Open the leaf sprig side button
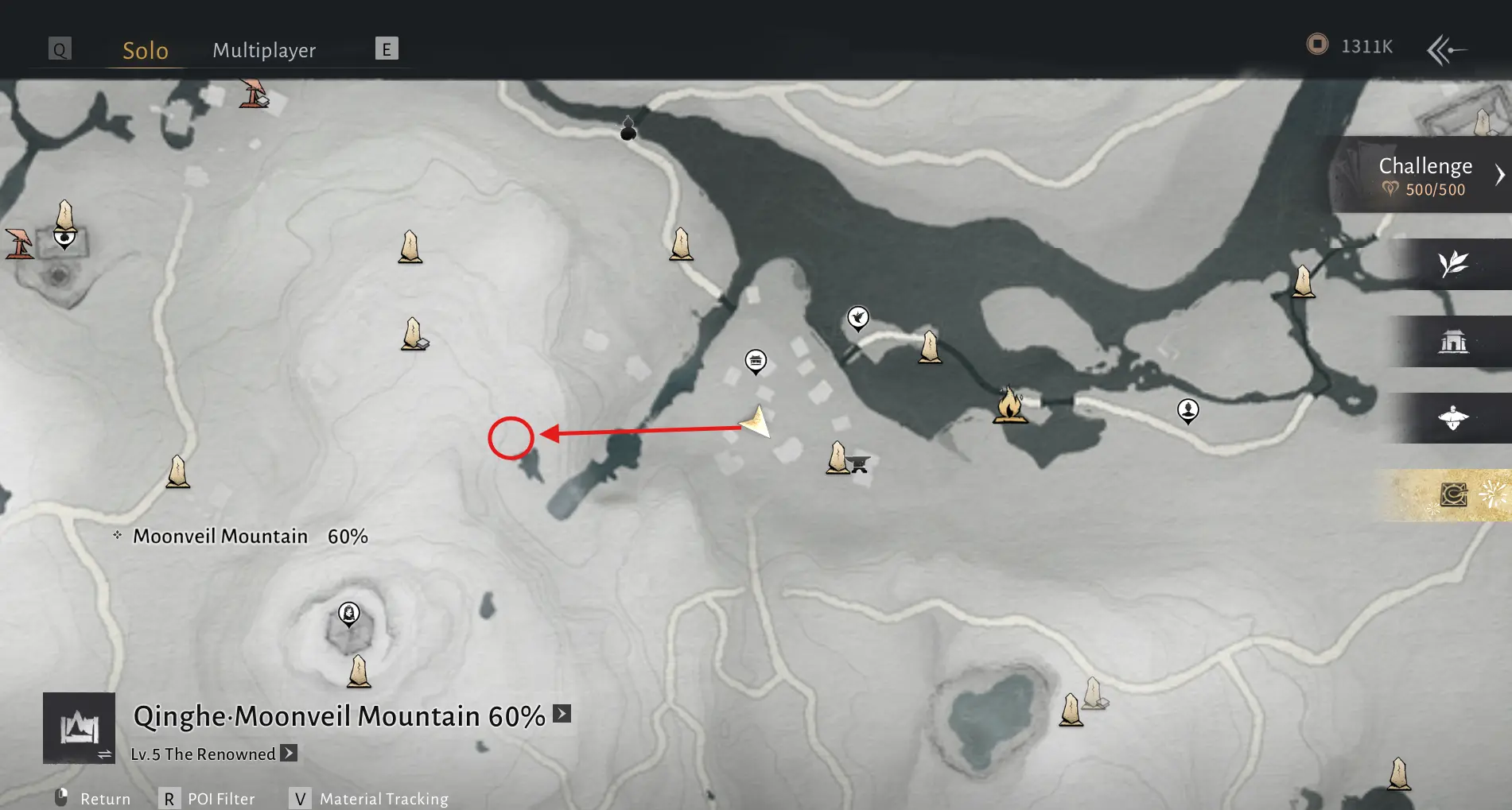 pos(1453,263)
